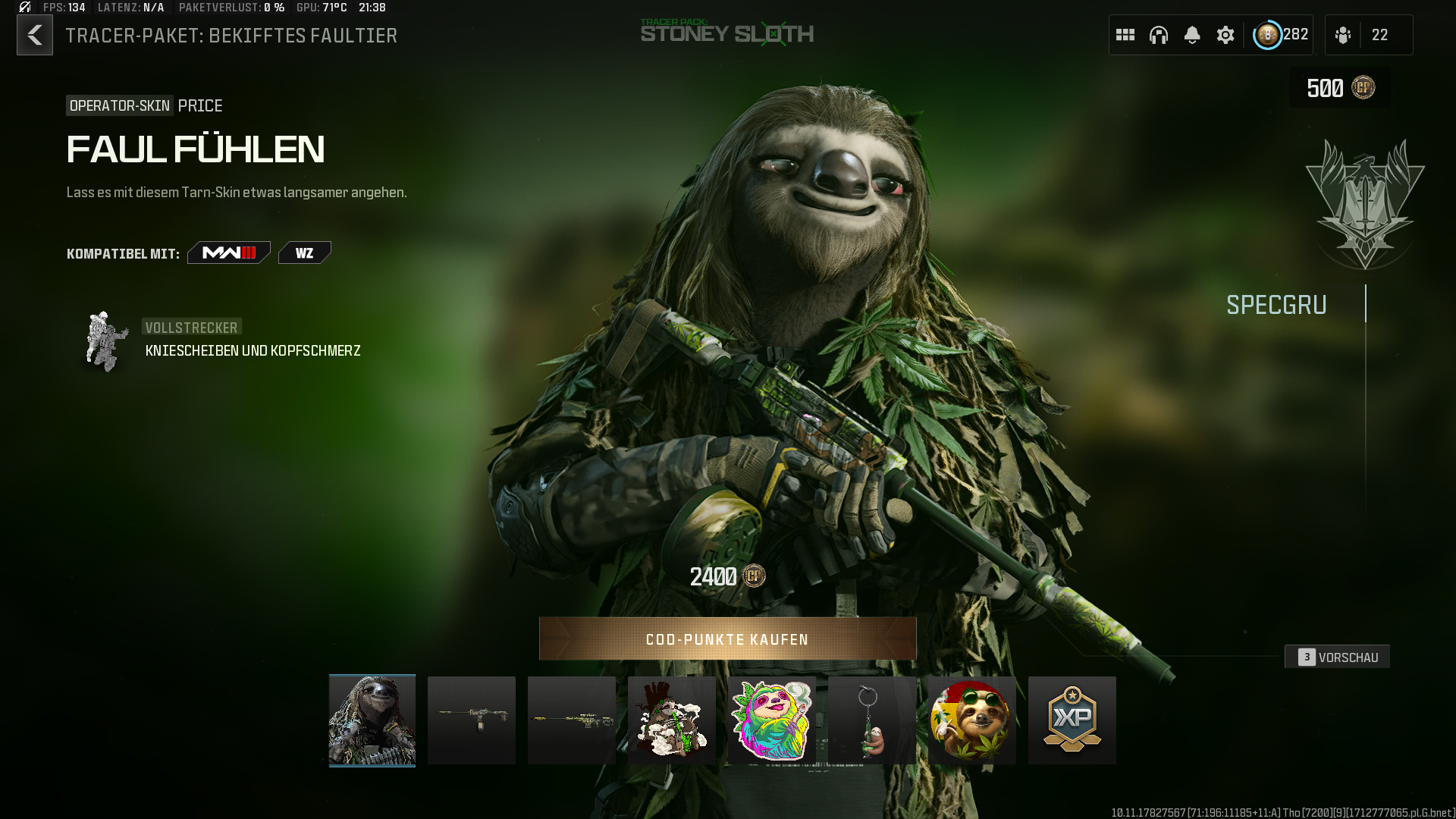The image size is (1456, 819).
Task: Open the headset voice chat menu
Action: tap(1159, 35)
